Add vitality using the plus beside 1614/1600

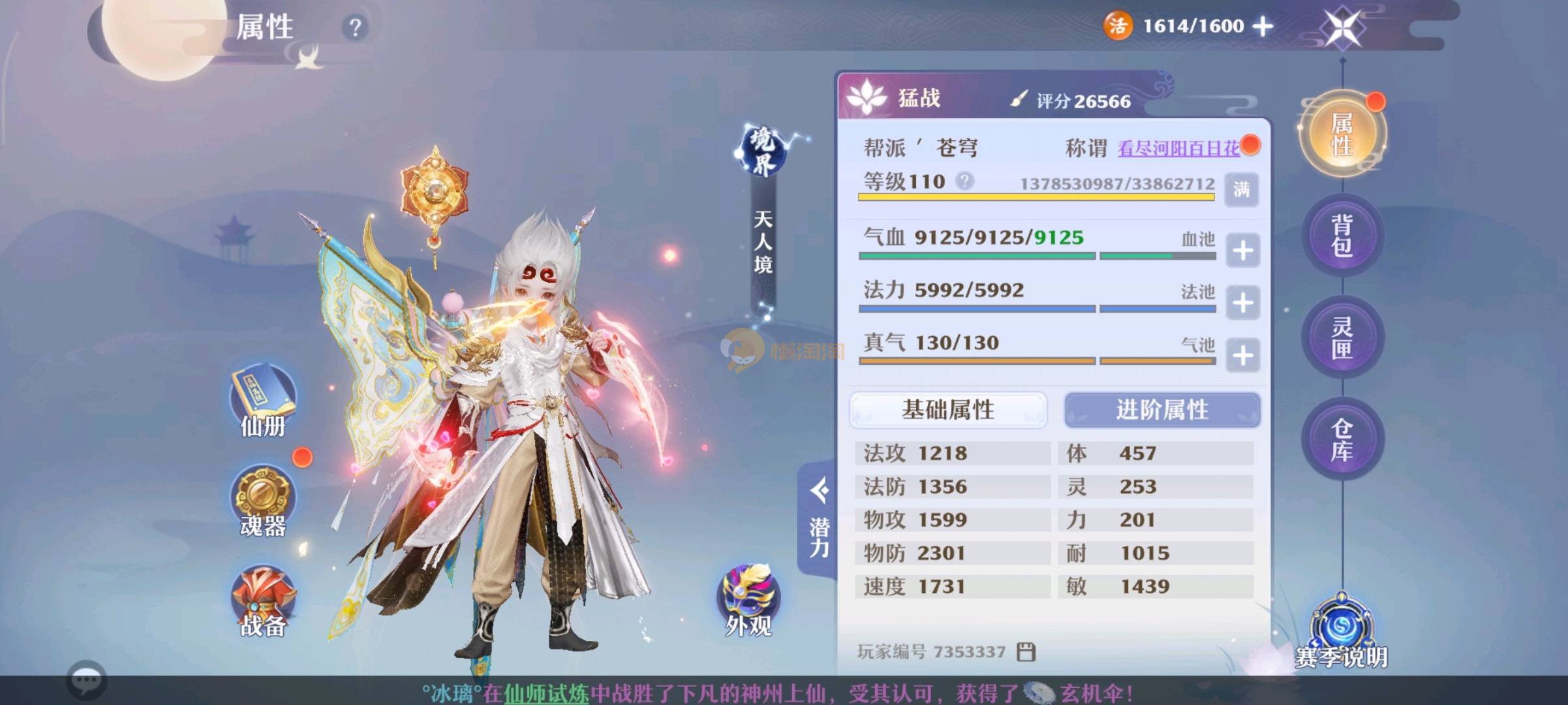[x=1263, y=26]
